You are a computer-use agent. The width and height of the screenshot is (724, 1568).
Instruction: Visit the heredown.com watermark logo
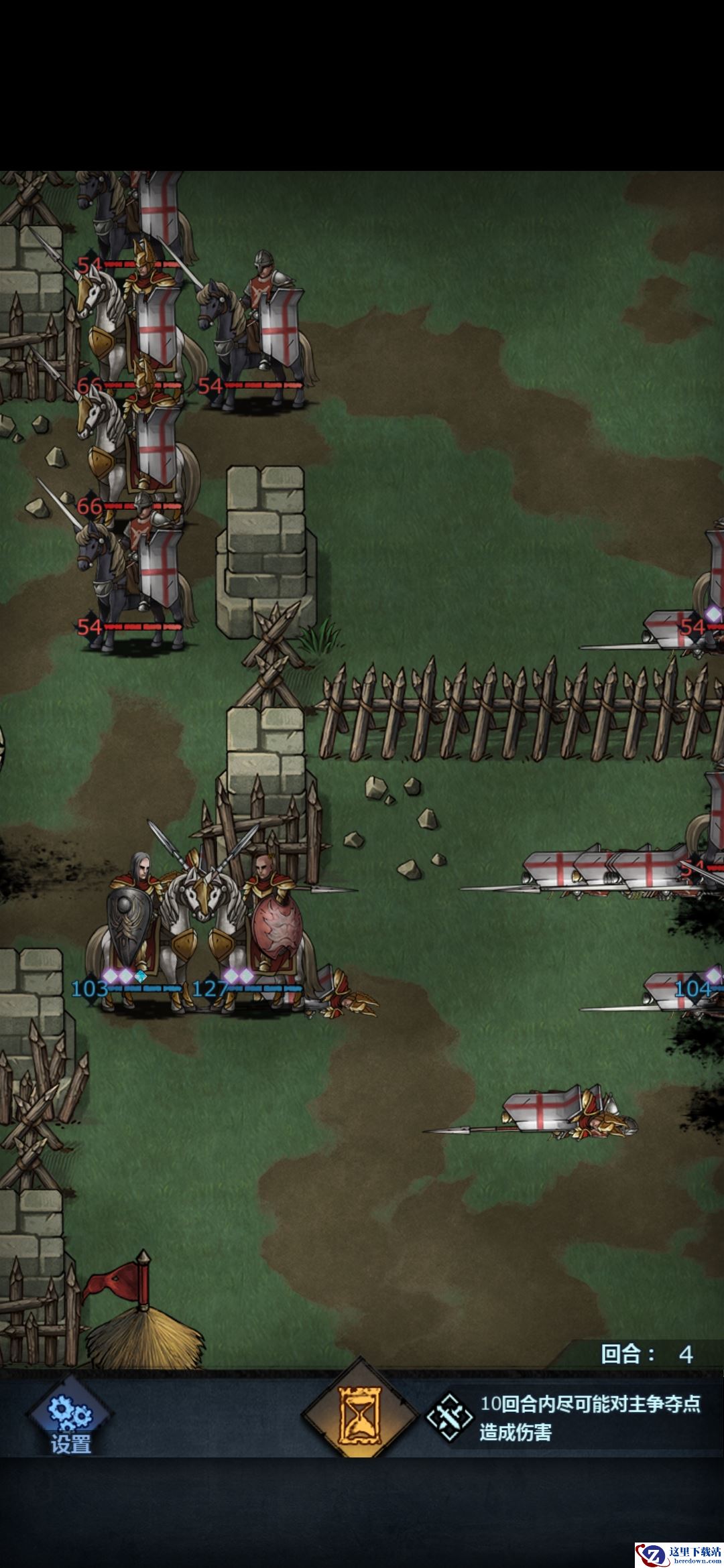tap(678, 1549)
